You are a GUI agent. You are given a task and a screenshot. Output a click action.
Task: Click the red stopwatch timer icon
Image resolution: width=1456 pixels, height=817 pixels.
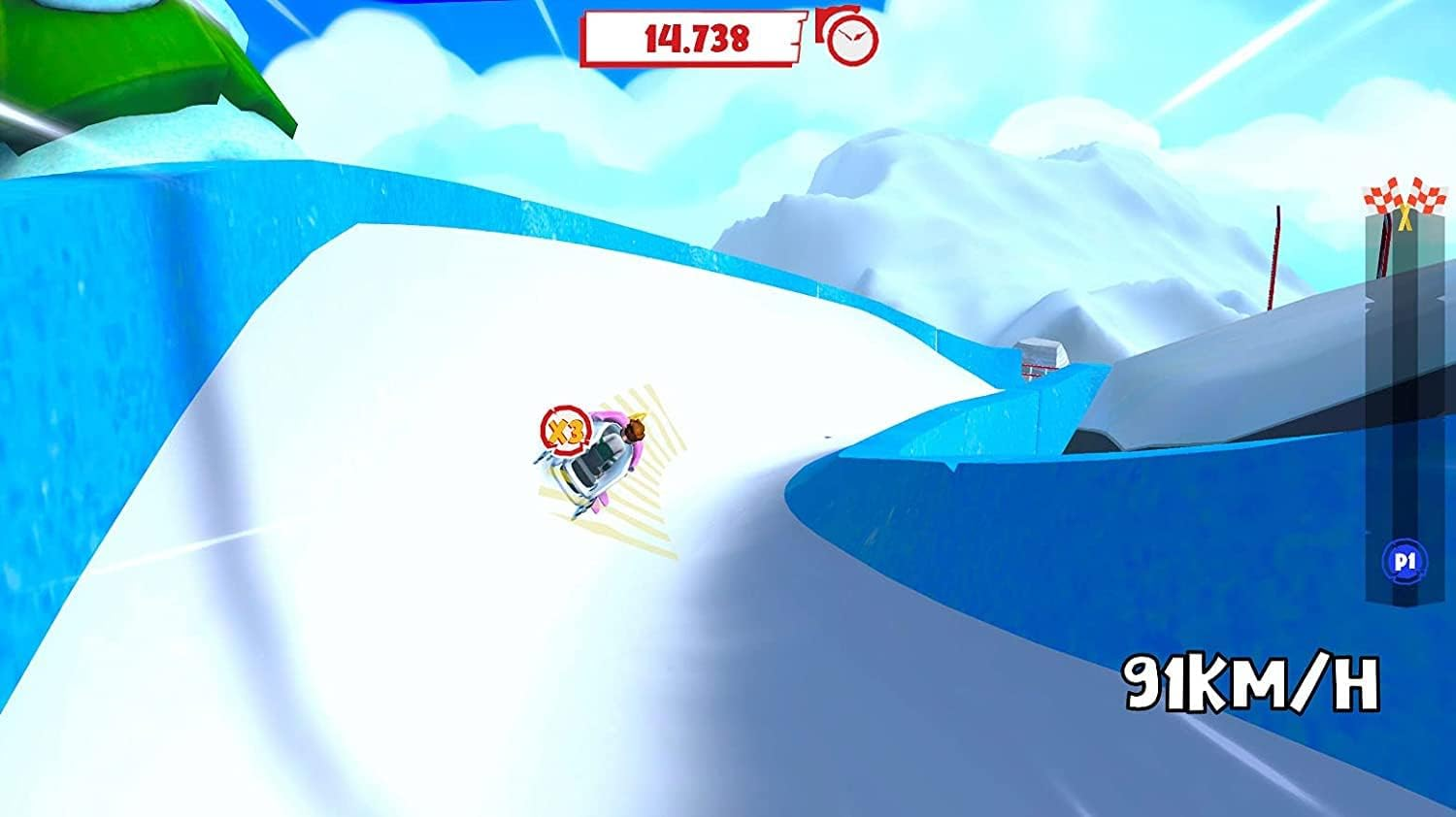click(852, 41)
